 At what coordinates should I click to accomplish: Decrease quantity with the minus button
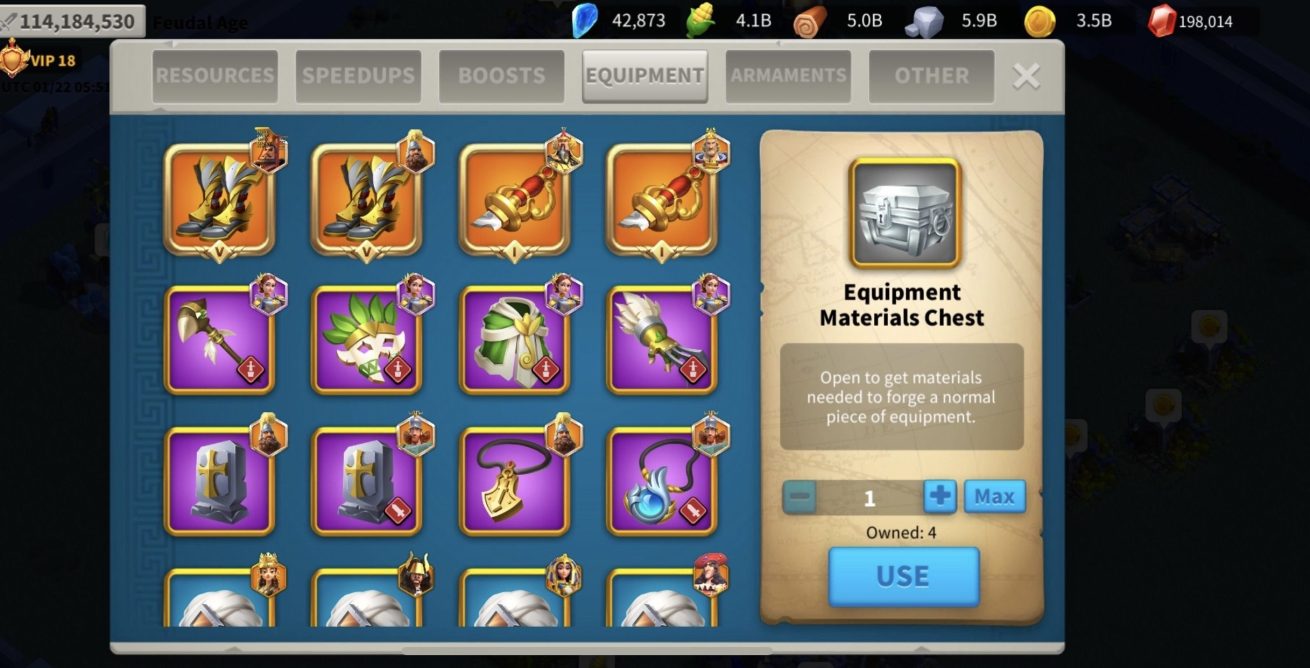(800, 496)
